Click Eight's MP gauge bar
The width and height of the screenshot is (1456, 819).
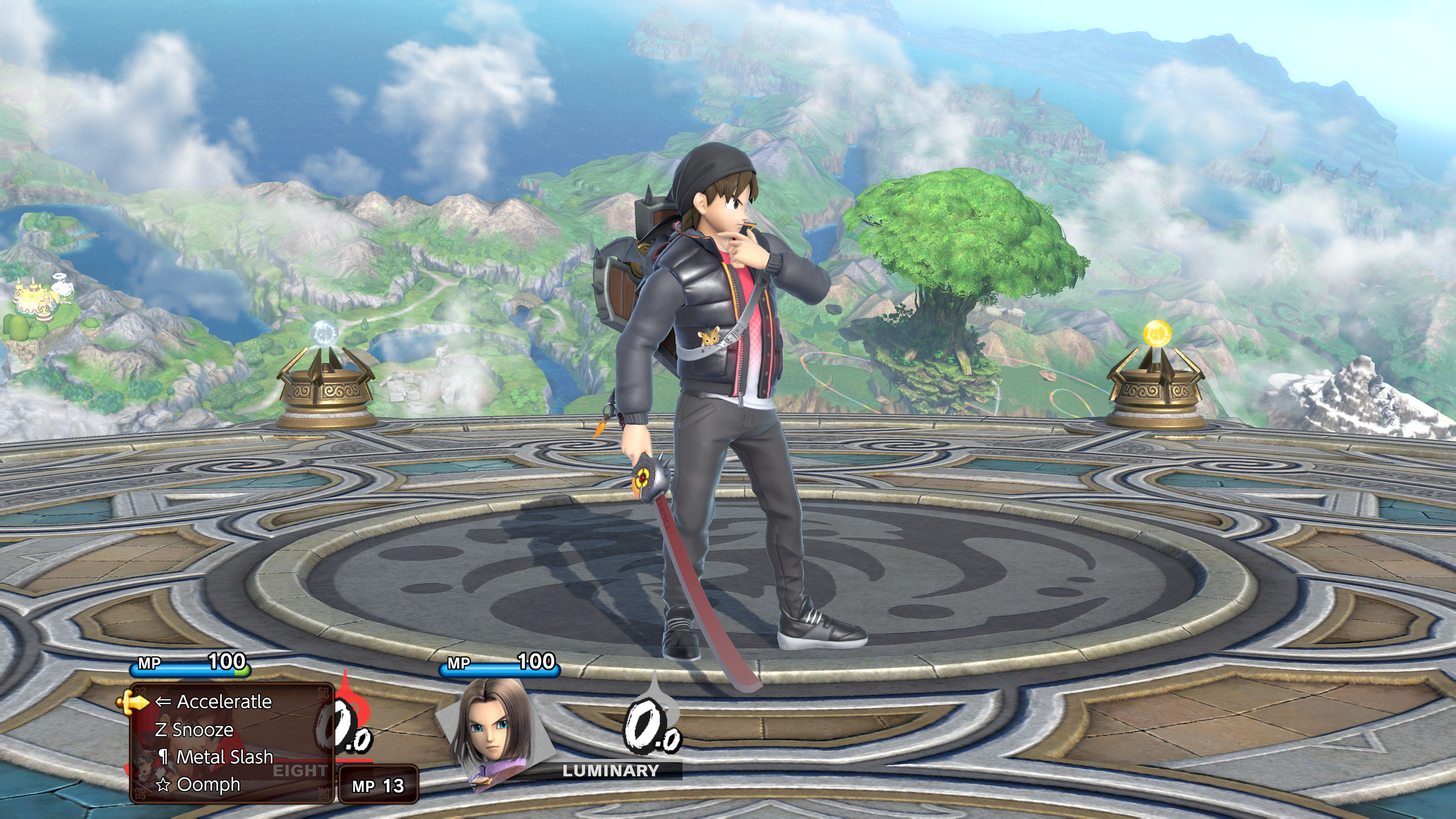coord(188,670)
